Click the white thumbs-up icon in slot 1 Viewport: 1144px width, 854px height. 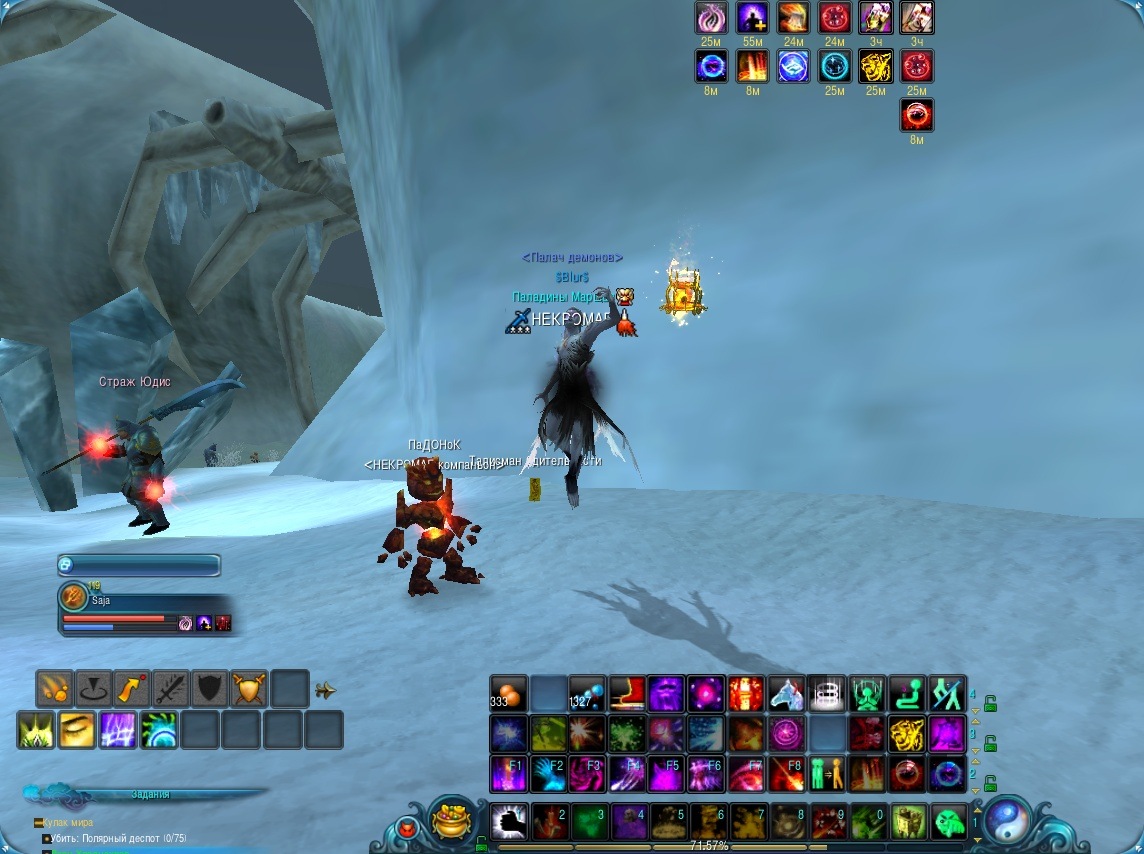coord(509,821)
